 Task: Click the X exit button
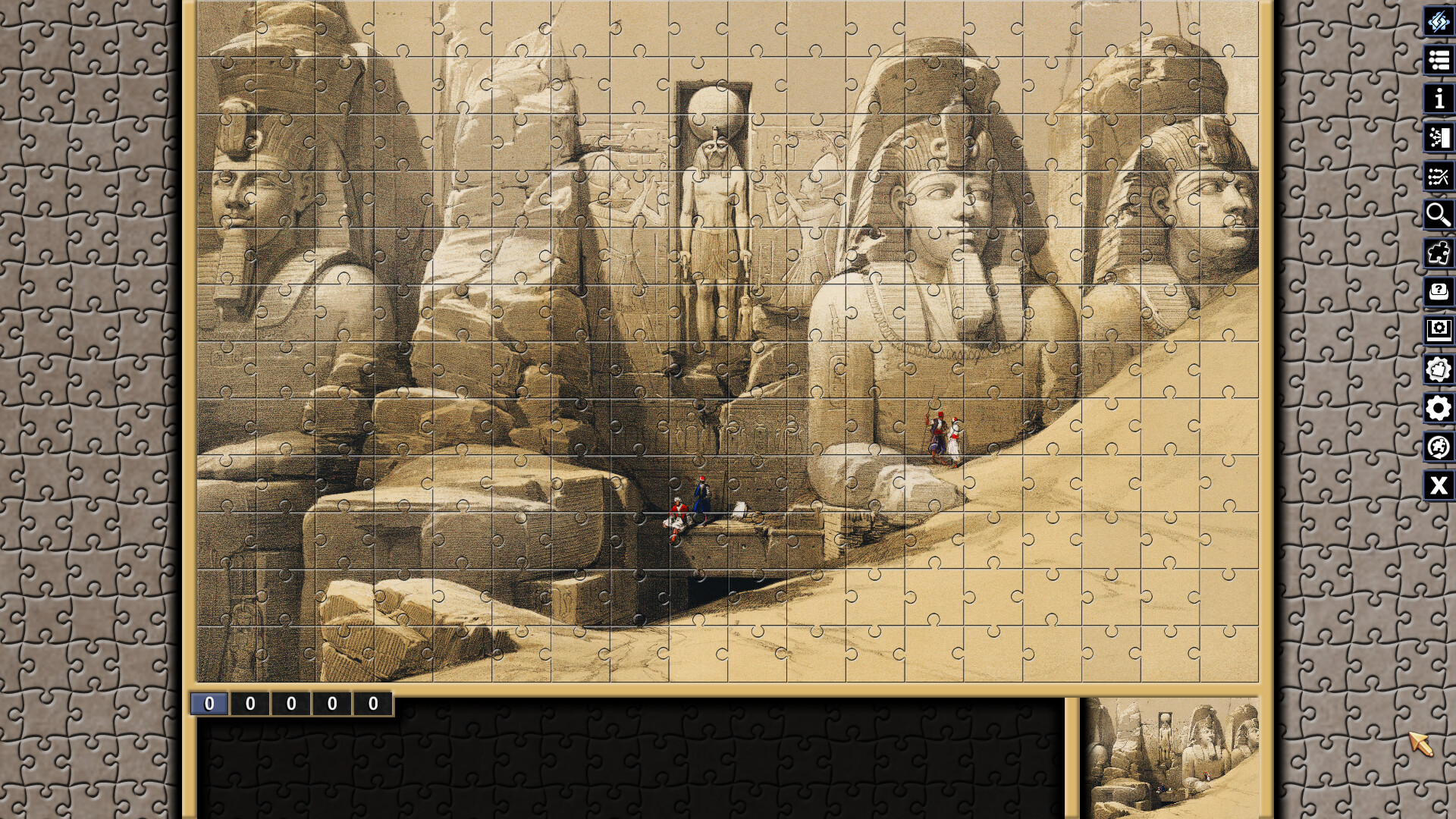tap(1438, 485)
